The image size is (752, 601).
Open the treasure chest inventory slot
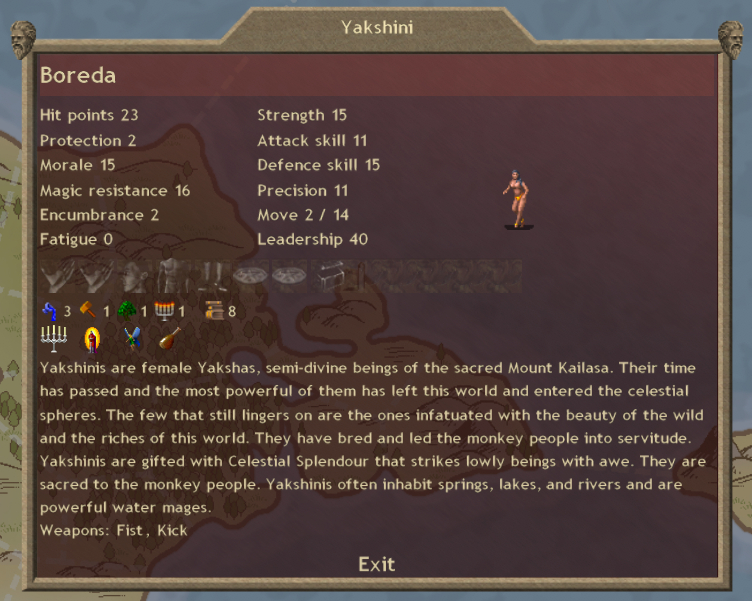(331, 275)
